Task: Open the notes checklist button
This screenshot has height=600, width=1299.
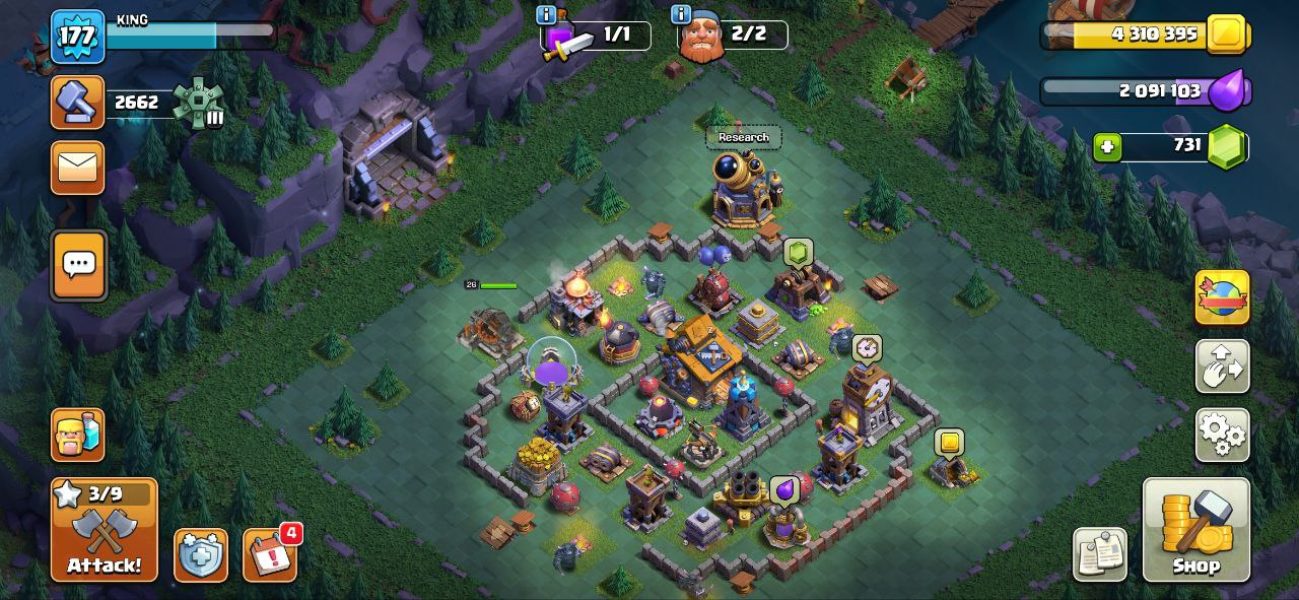Action: [x=1100, y=555]
